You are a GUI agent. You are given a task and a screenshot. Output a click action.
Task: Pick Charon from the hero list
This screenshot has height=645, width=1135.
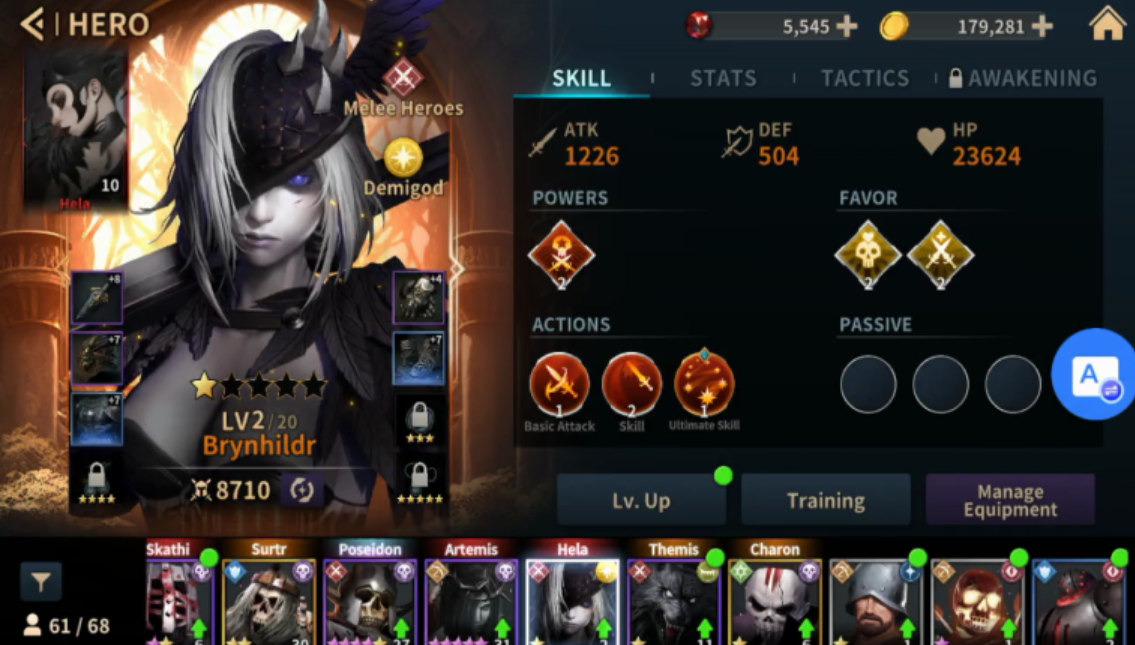774,597
